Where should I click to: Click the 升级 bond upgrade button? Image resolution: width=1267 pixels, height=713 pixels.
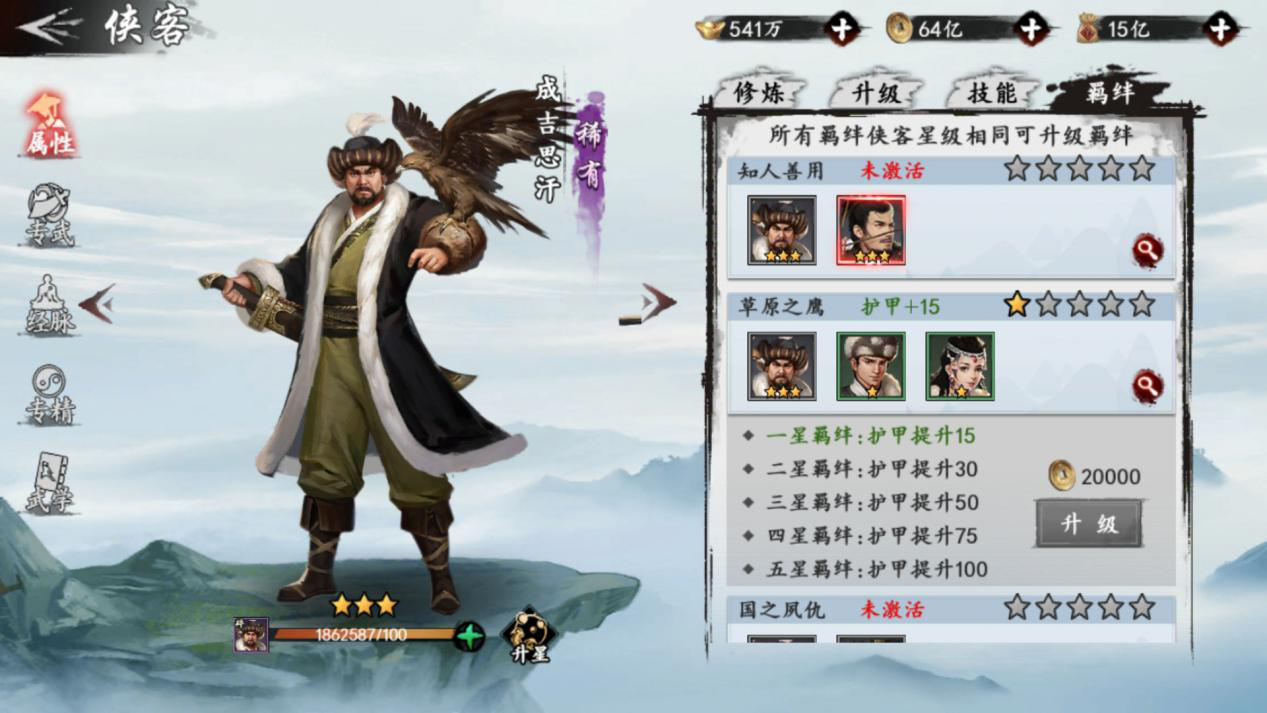[x=1088, y=524]
